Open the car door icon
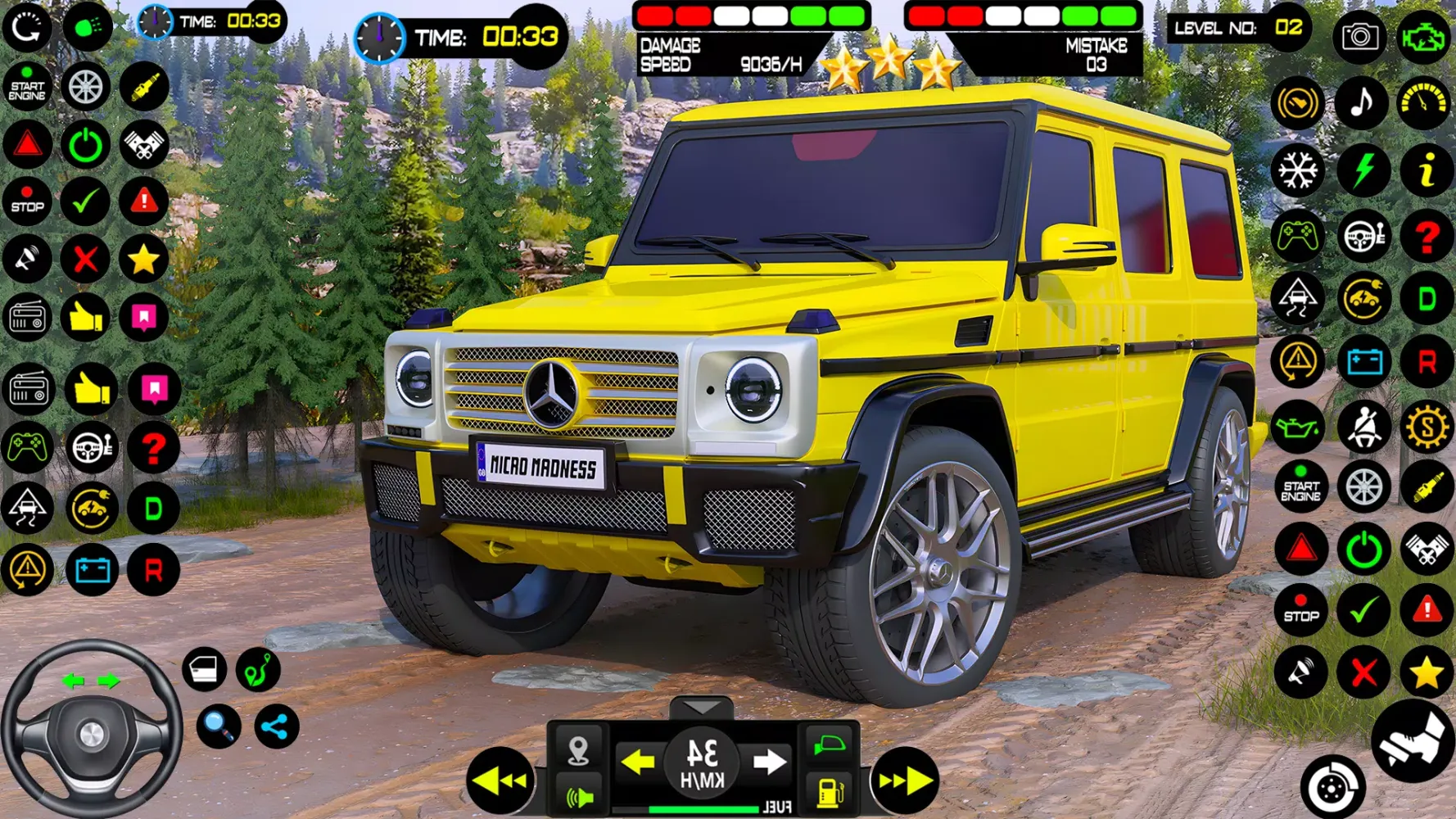1456x819 pixels. [204, 669]
